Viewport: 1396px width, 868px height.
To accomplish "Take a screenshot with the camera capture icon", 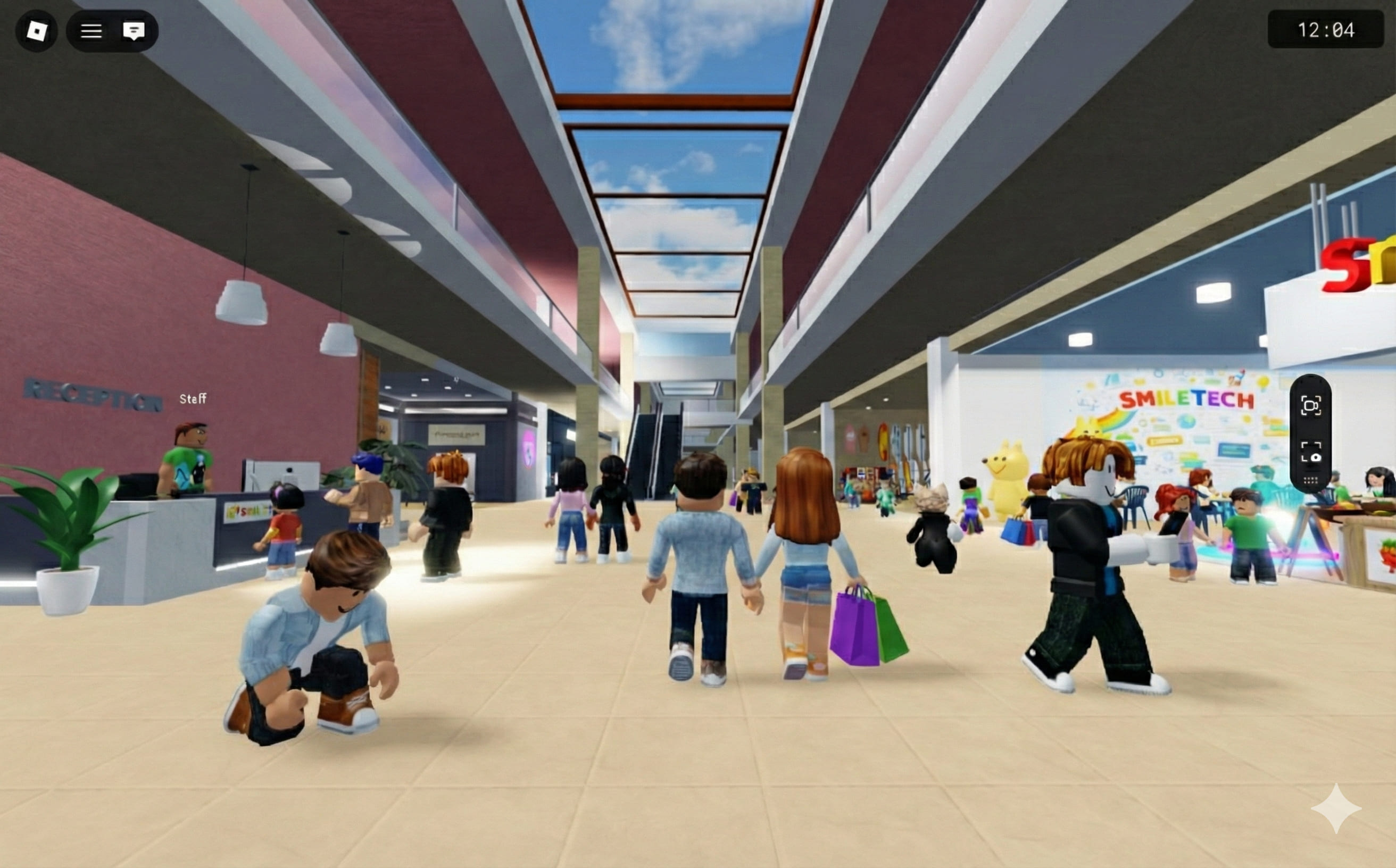I will (x=1310, y=453).
